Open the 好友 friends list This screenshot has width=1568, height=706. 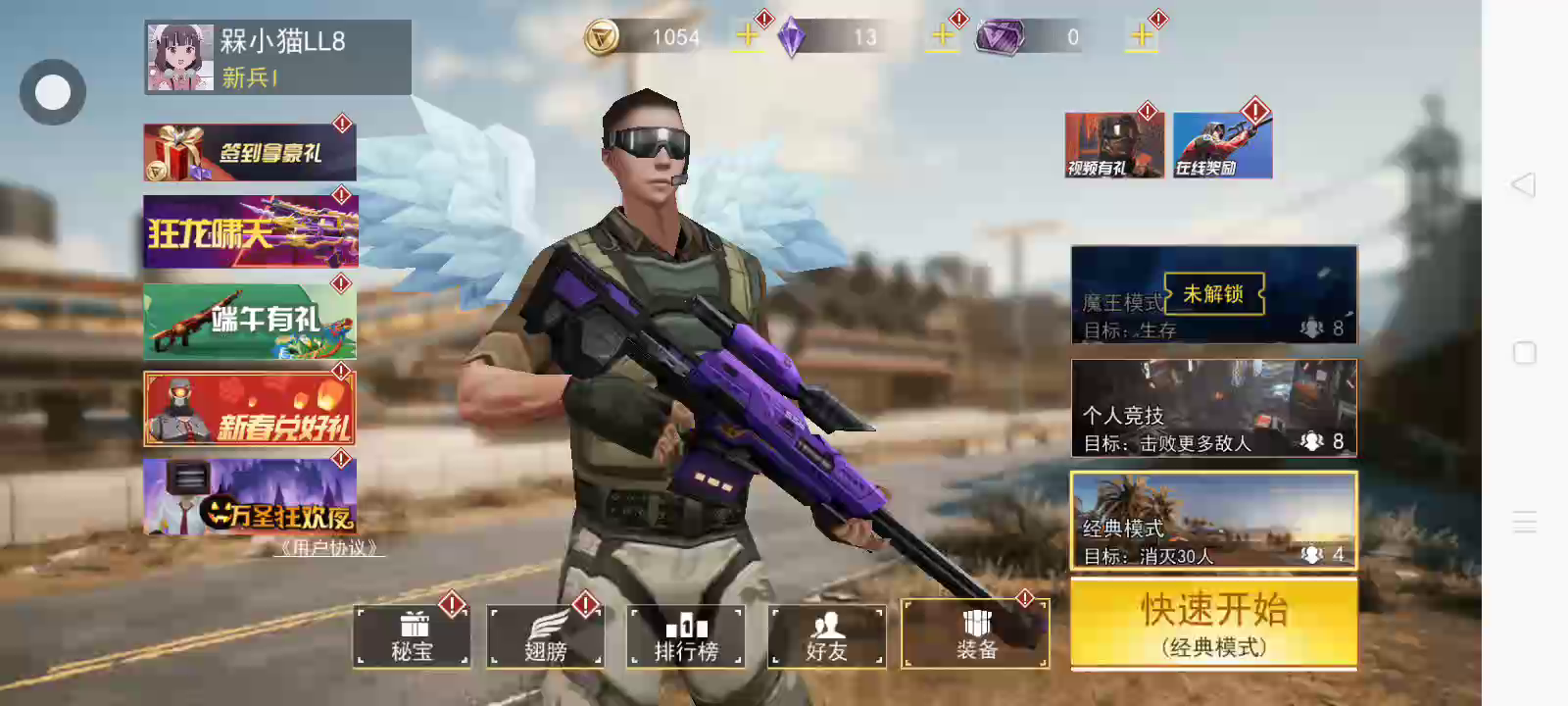827,636
